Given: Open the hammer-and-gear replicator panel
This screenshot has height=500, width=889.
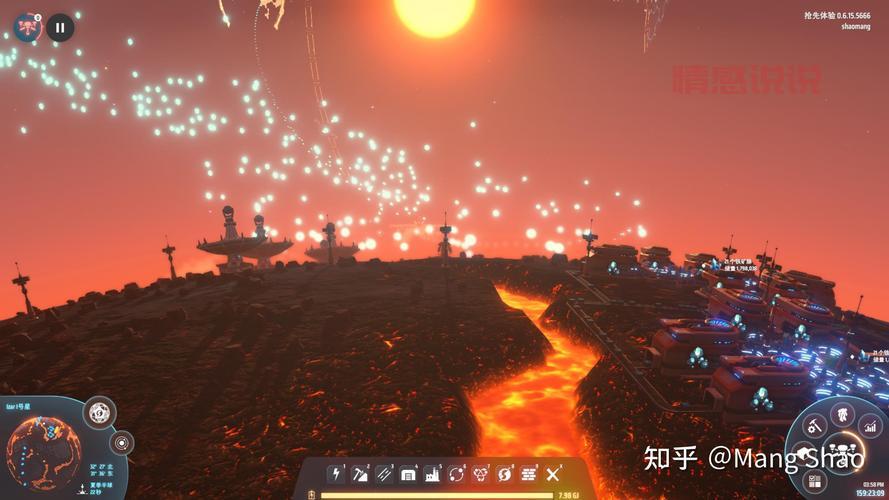Looking at the screenshot, I should point(815,427).
